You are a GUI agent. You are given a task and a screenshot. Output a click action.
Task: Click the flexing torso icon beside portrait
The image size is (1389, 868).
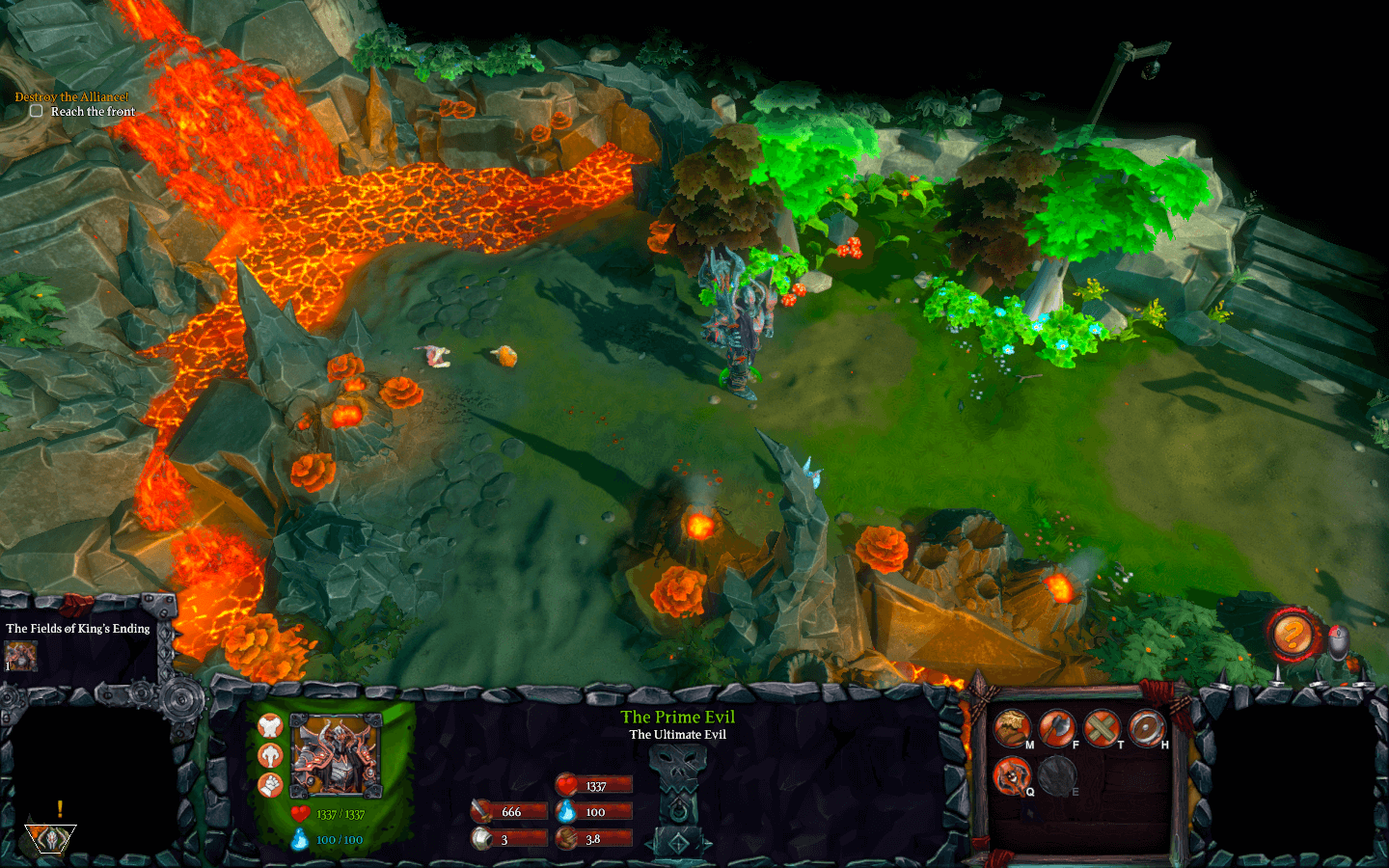pos(270,756)
